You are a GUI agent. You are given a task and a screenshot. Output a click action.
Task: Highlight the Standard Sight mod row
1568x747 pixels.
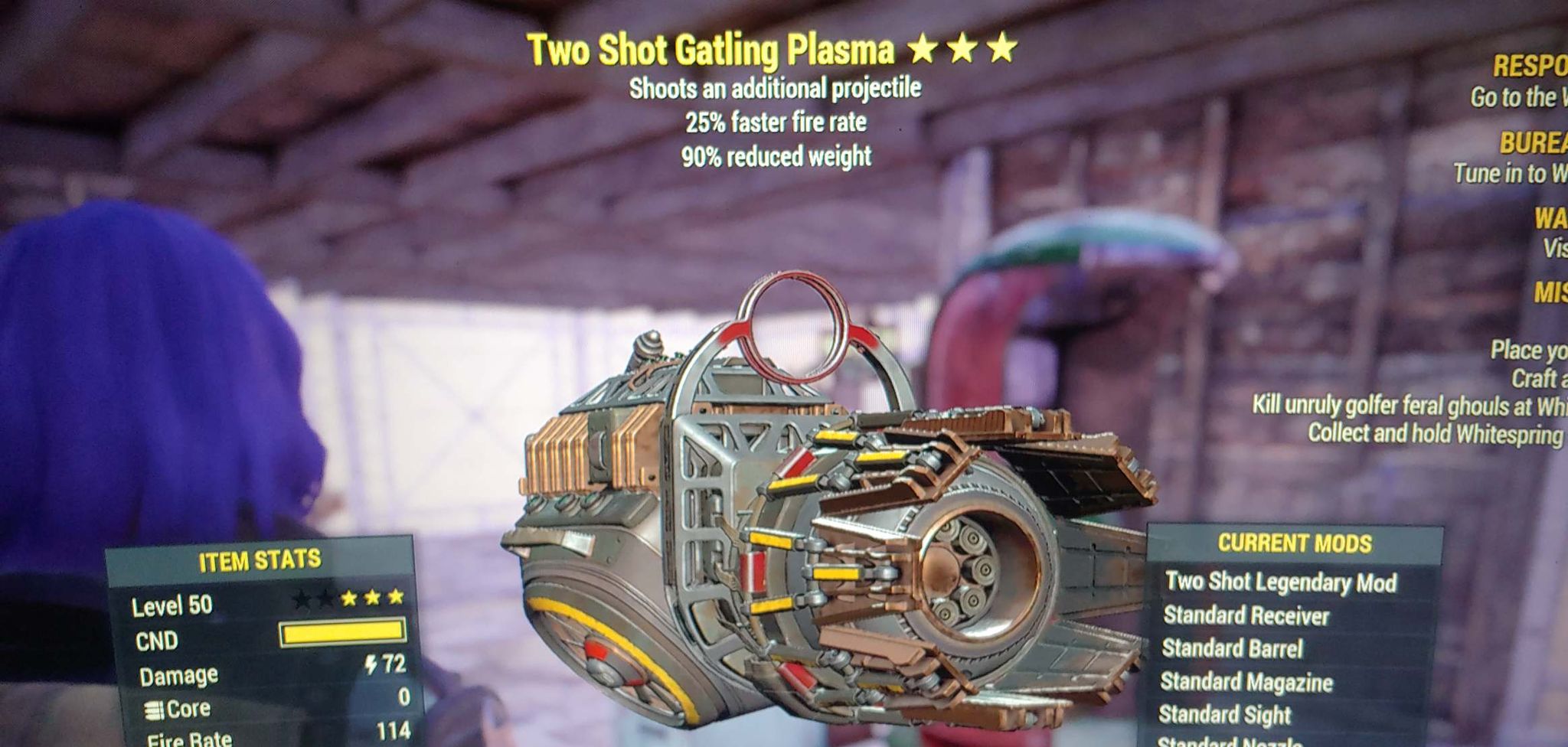pyautogui.click(x=1224, y=714)
